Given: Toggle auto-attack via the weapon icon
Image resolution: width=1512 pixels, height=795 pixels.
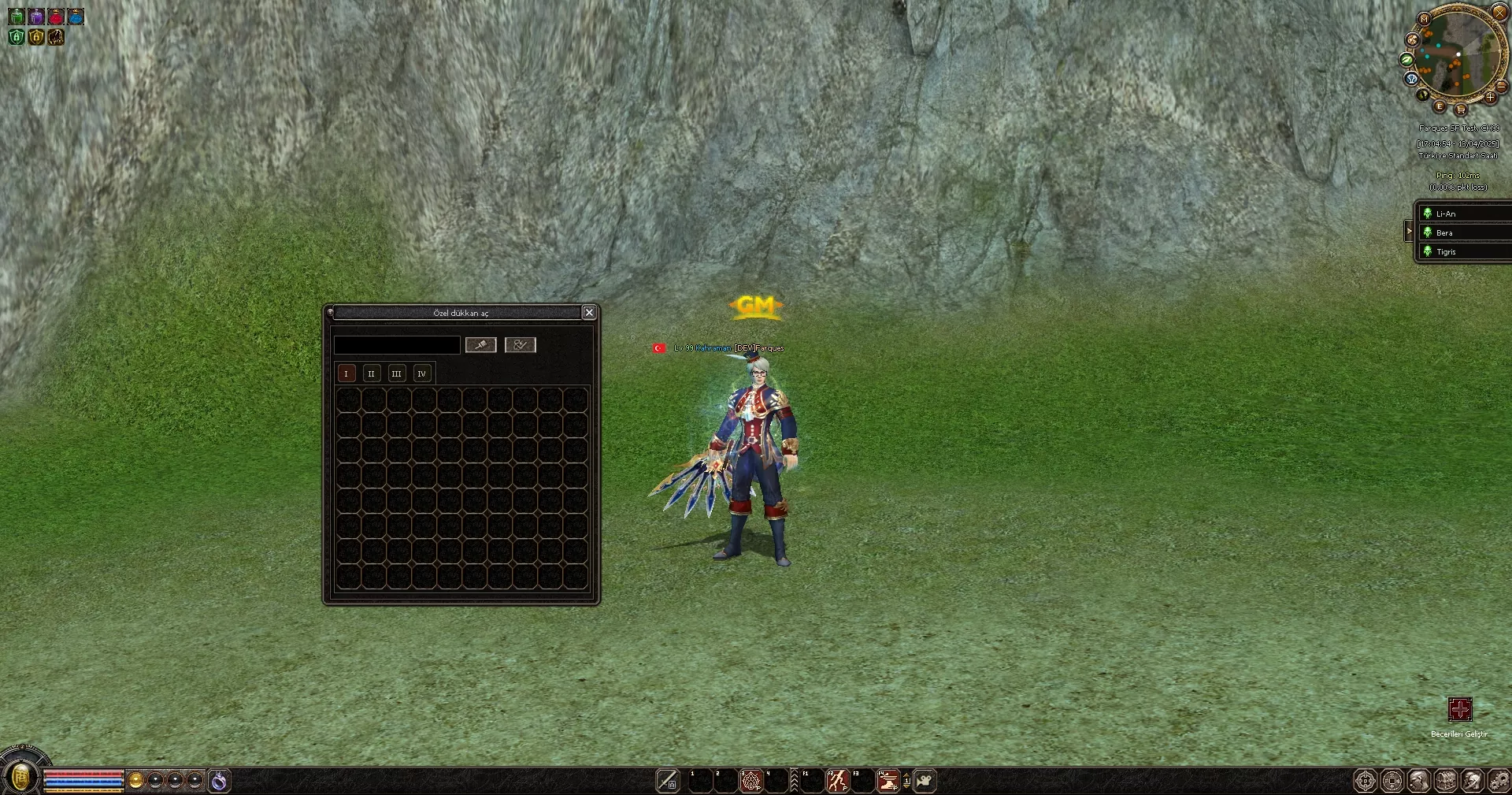Looking at the screenshot, I should [x=668, y=781].
